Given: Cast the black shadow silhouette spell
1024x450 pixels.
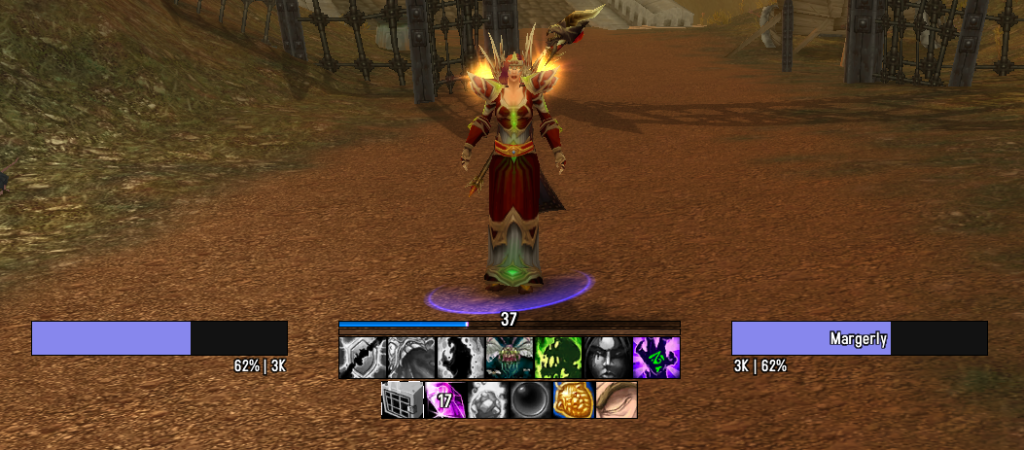Looking at the screenshot, I should coord(461,357).
